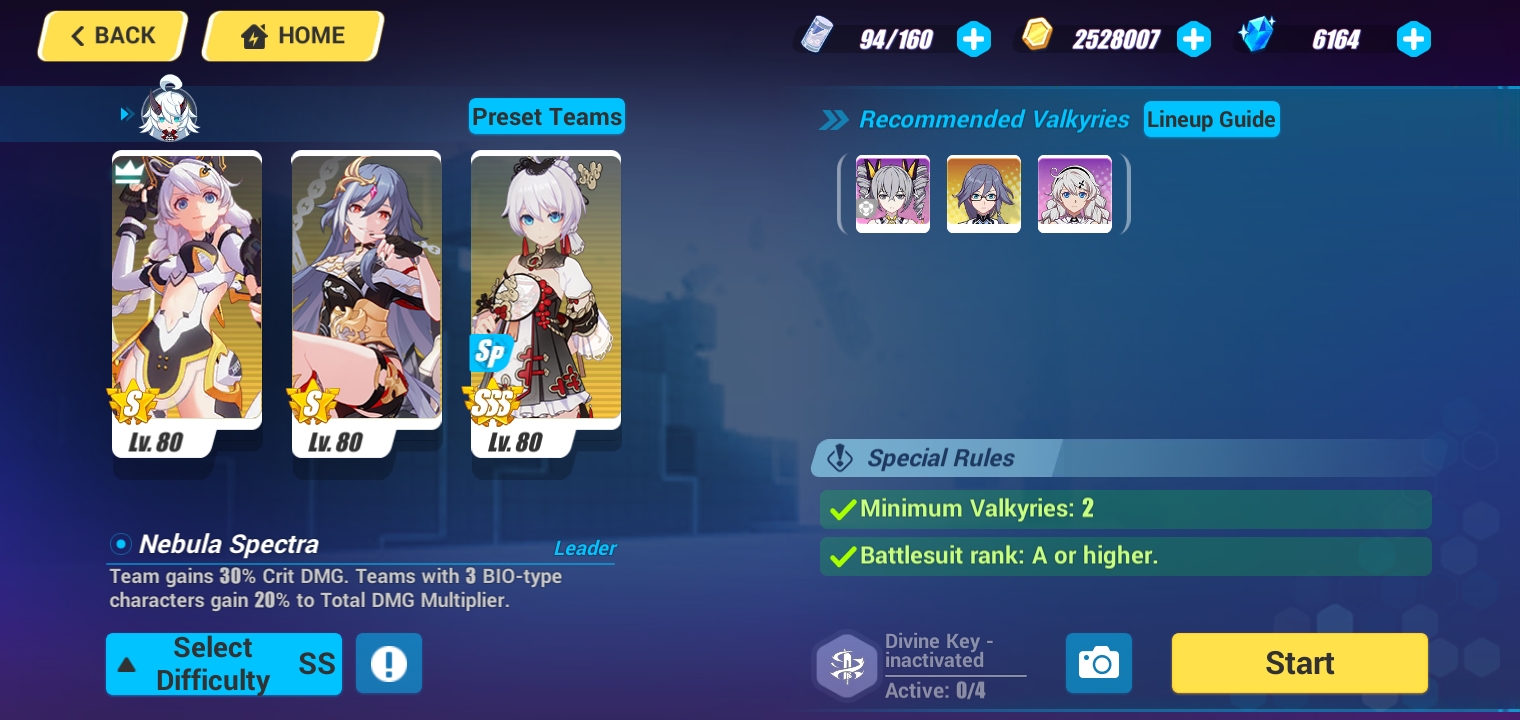Expand the blue arrow next to the avatar
This screenshot has width=1520, height=720.
(126, 113)
